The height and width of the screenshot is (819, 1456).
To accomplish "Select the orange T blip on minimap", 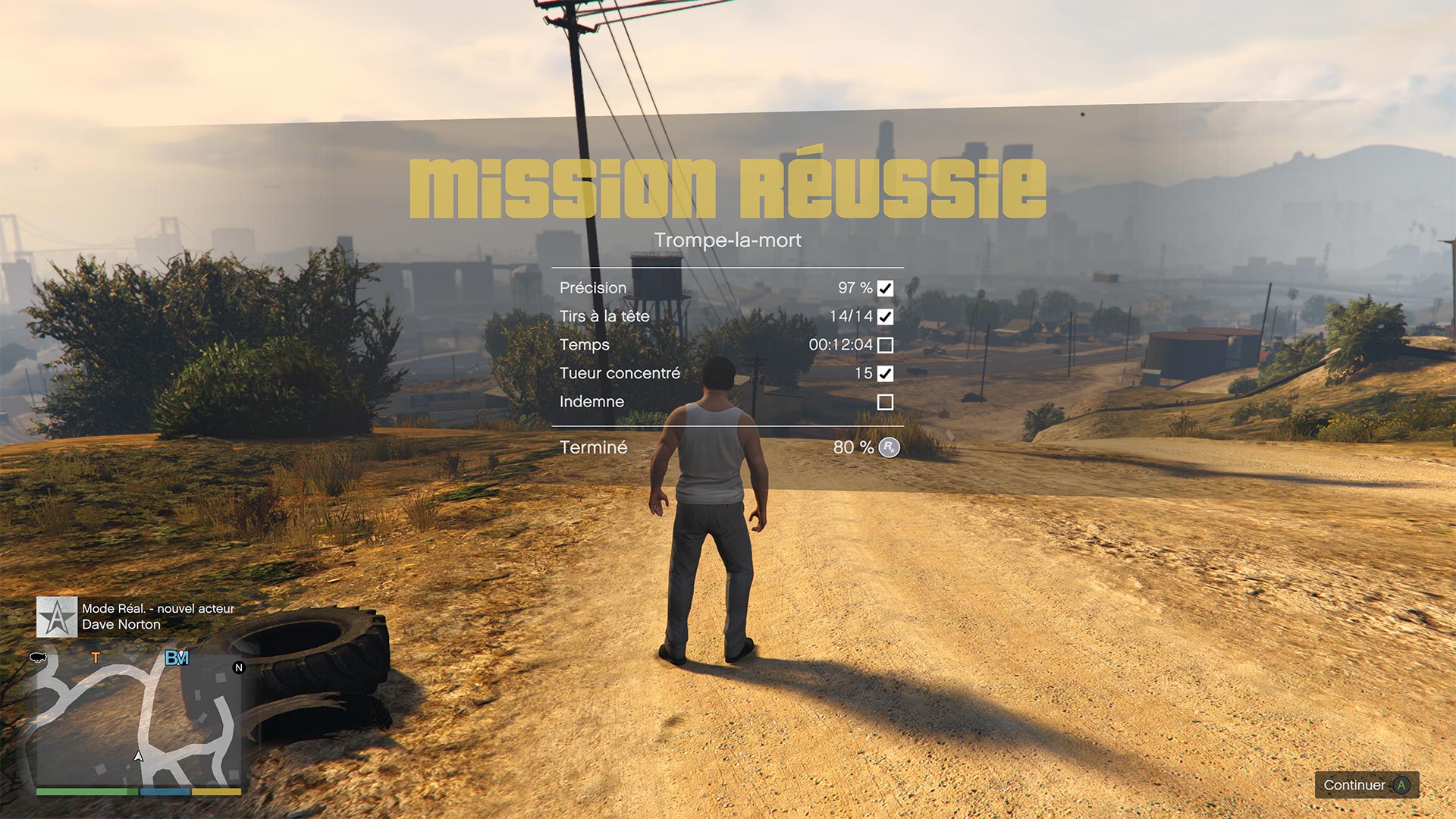I will pyautogui.click(x=96, y=658).
